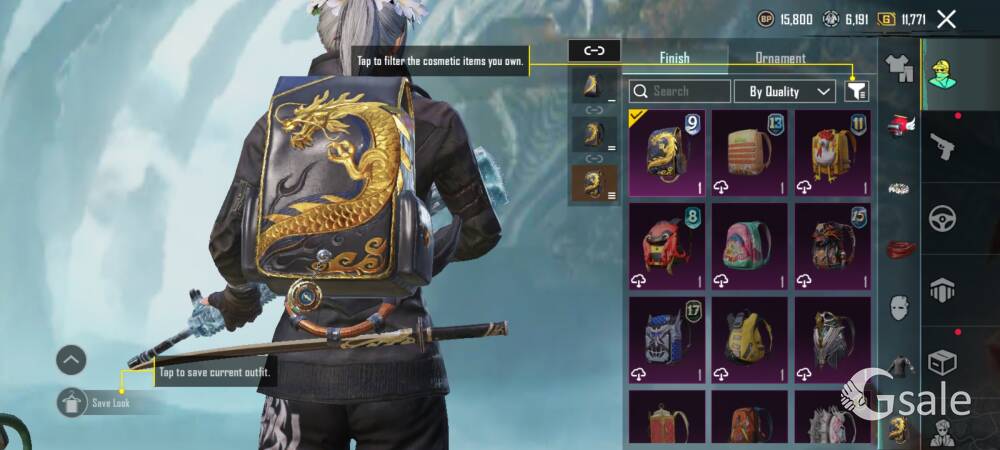Select the character avatar category
1000x450 pixels.
[943, 72]
